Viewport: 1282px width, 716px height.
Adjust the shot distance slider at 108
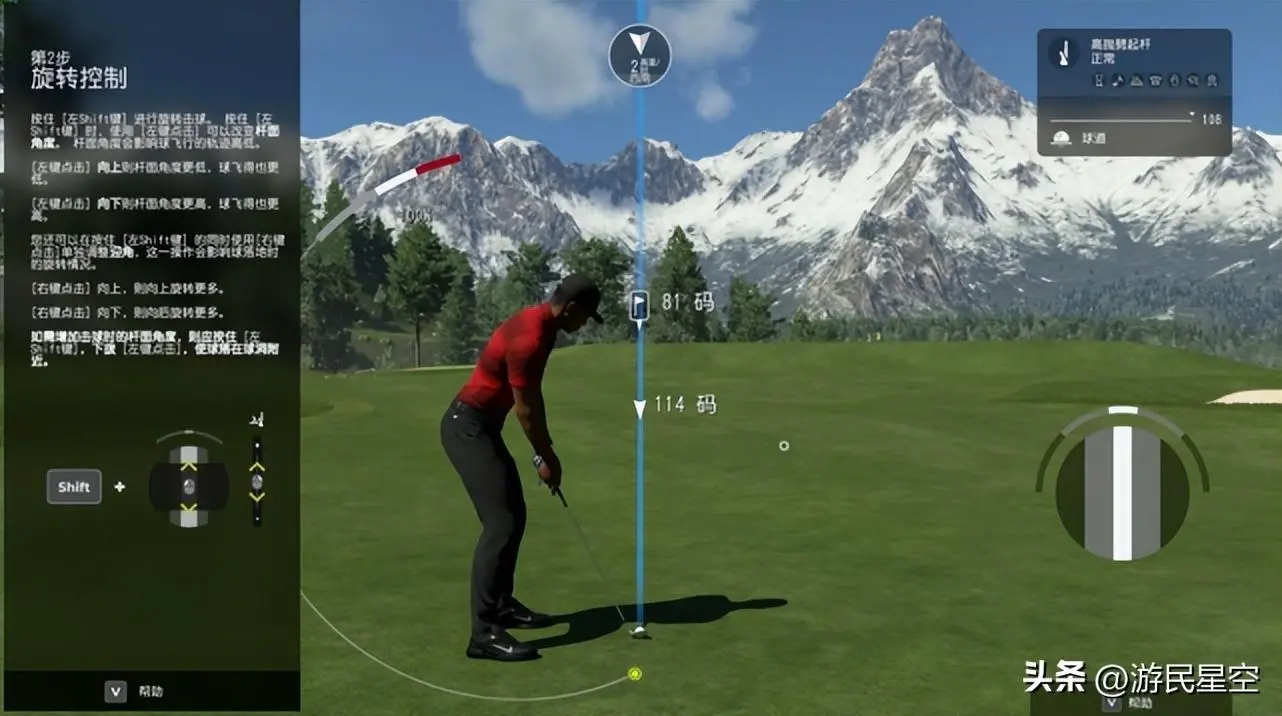coord(1191,116)
